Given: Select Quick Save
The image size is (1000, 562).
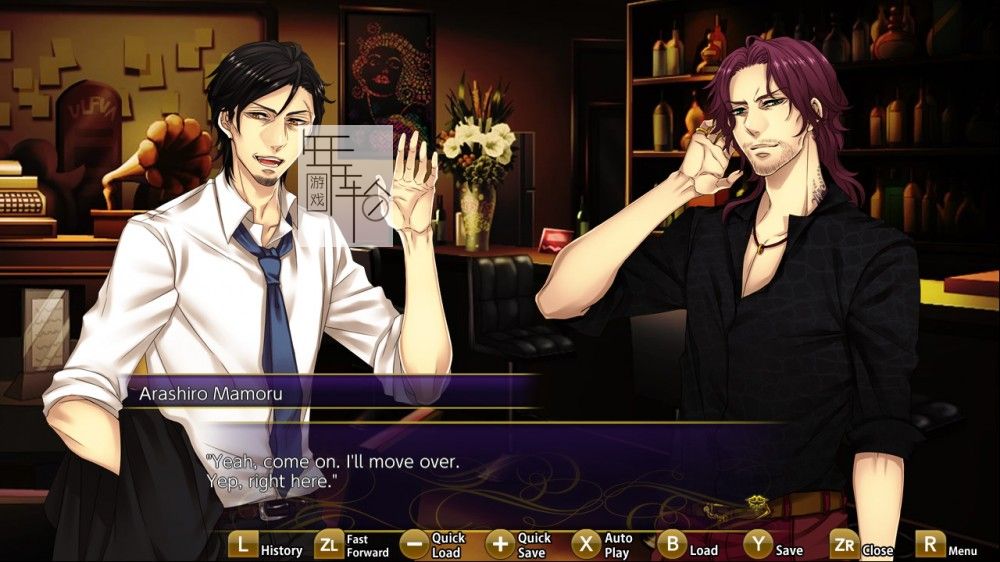Looking at the screenshot, I should coord(500,546).
